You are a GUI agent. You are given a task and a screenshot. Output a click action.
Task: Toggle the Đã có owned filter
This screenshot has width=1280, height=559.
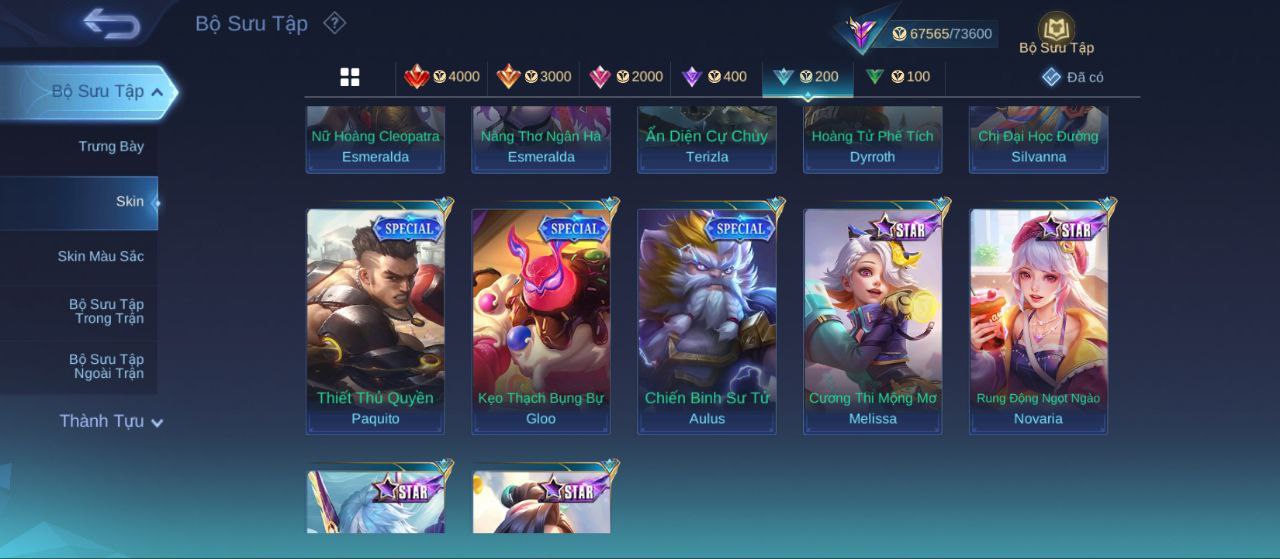[1073, 77]
